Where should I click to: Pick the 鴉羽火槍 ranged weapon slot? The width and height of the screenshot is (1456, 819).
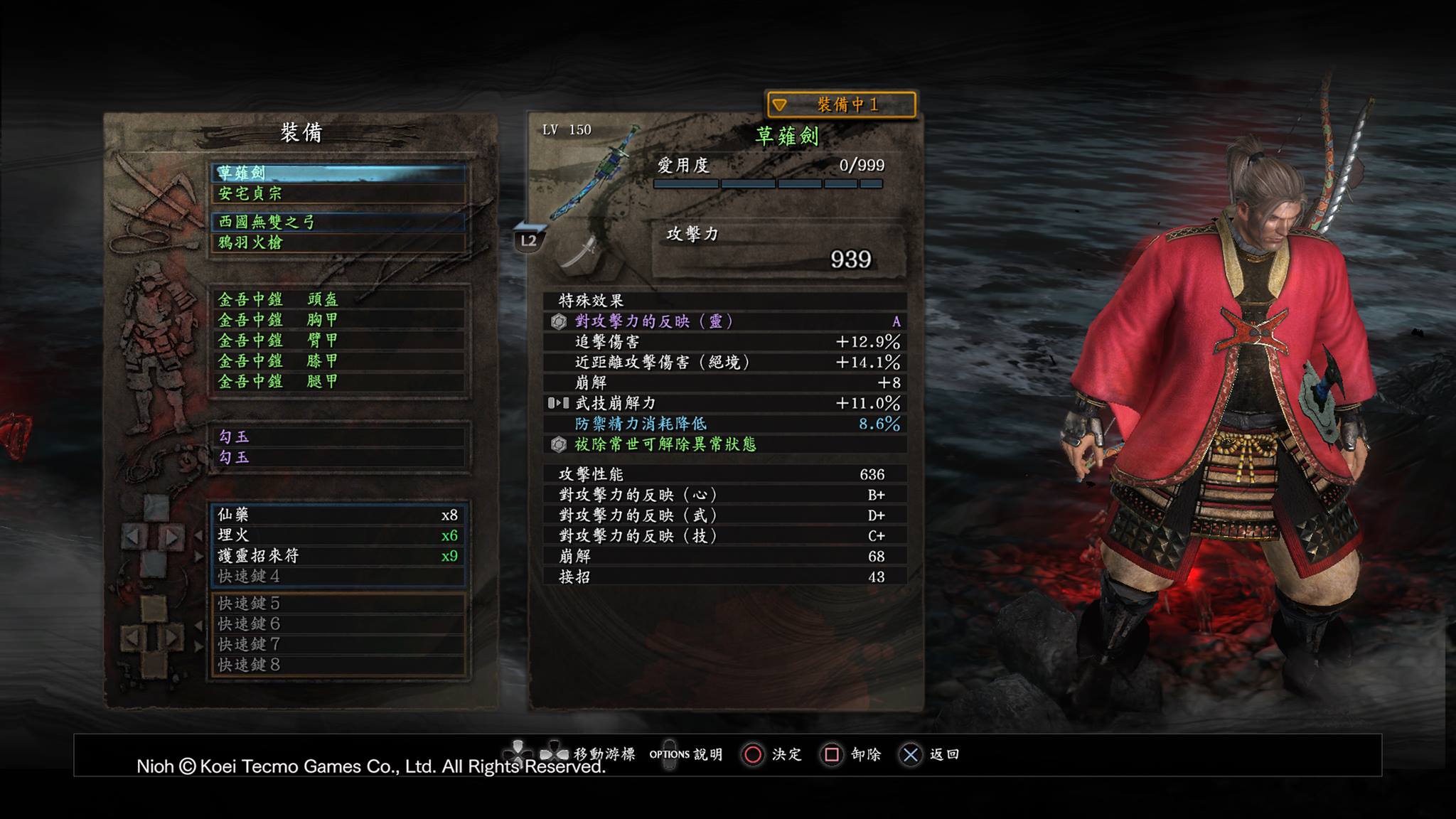coord(338,242)
